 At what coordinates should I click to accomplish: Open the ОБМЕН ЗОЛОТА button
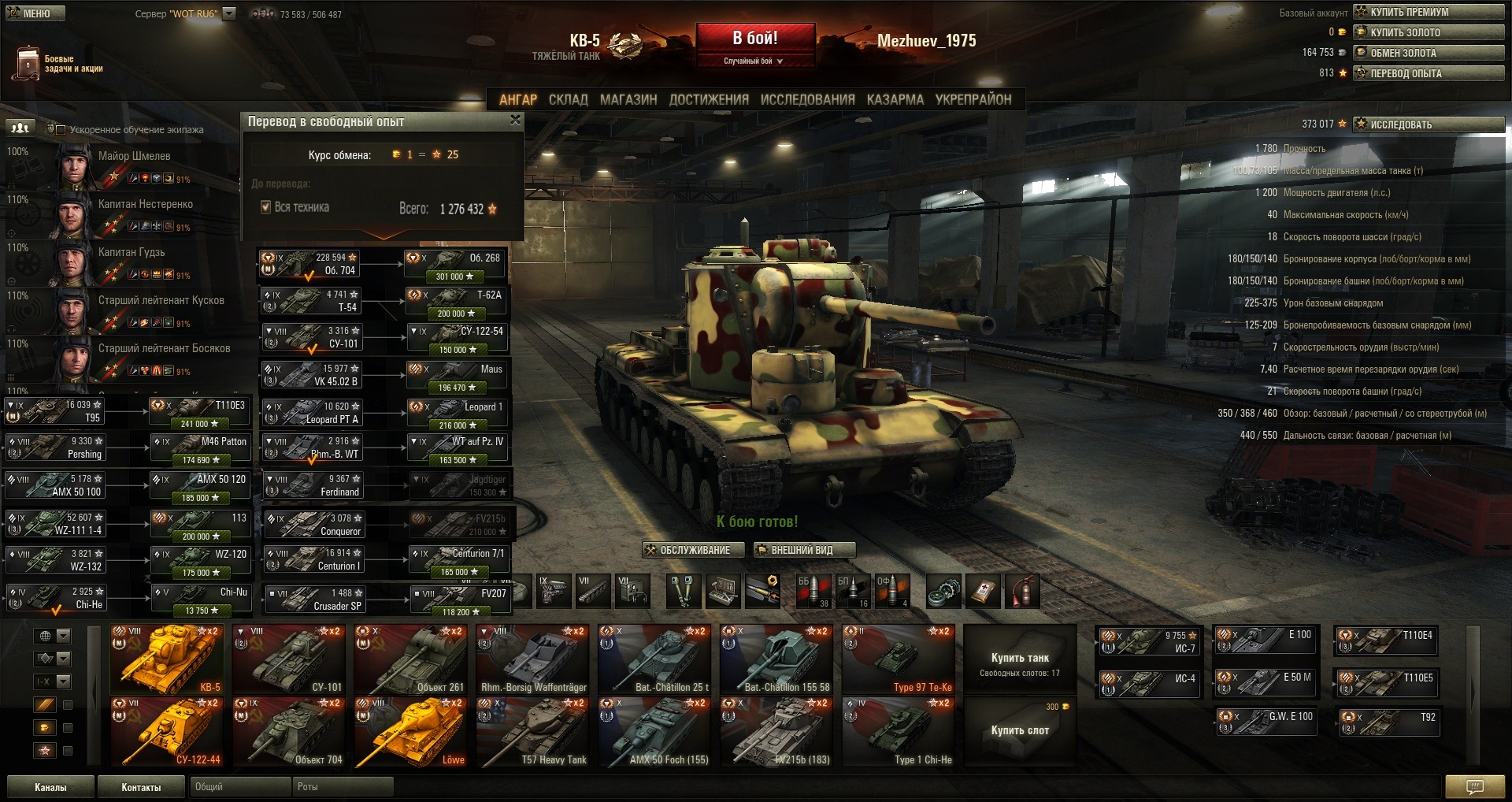(1429, 53)
